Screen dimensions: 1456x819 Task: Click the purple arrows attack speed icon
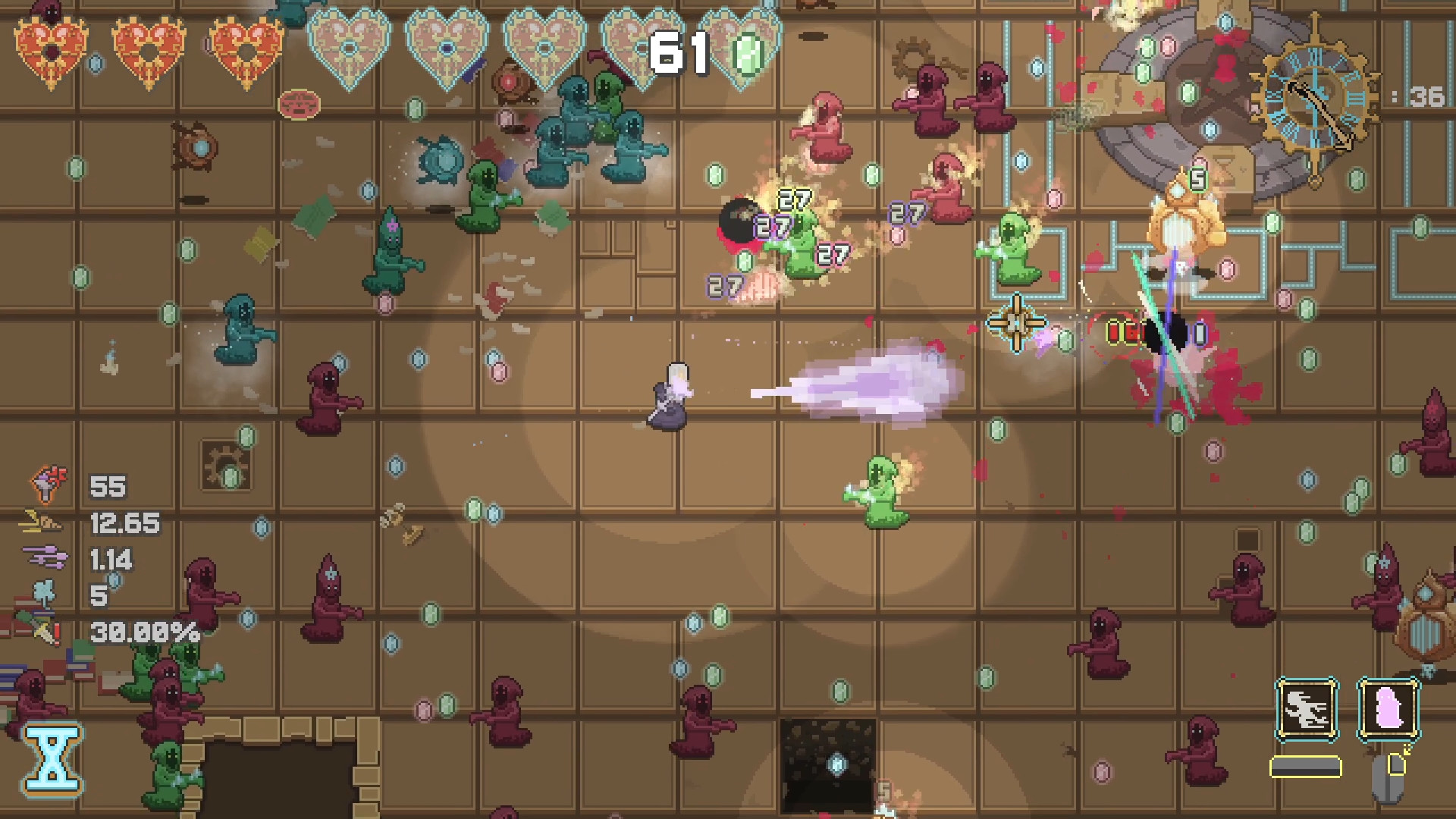point(45,559)
